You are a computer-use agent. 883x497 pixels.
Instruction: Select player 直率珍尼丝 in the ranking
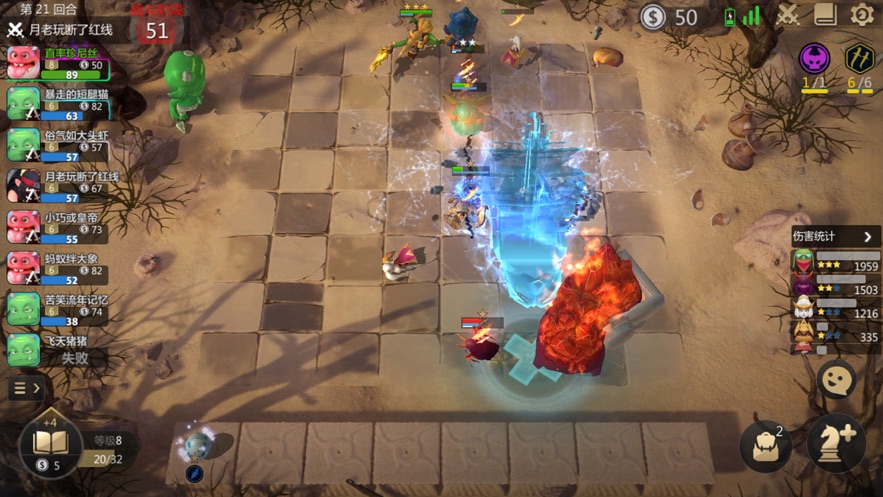tap(57, 63)
